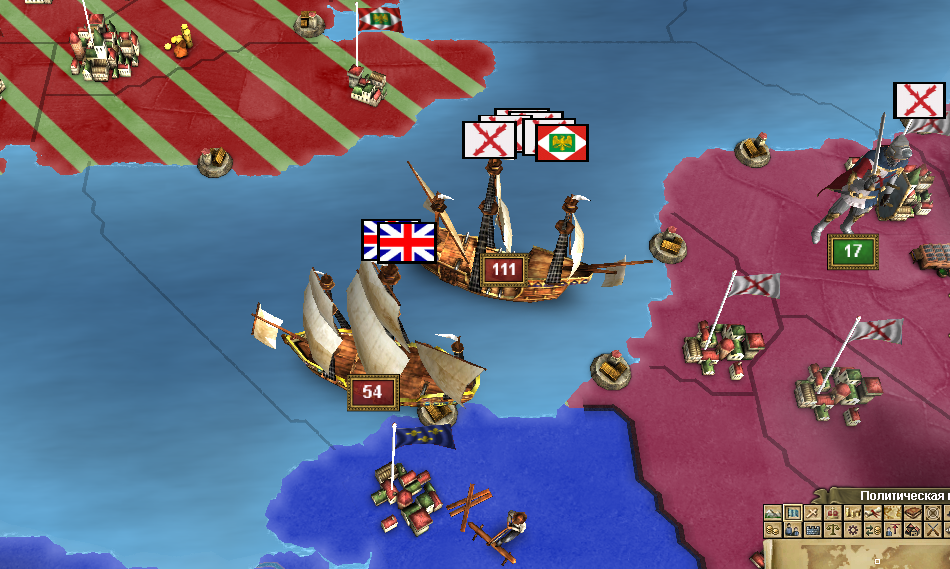Show the fortress wall map mode
950x569 pixels.
[813, 530]
